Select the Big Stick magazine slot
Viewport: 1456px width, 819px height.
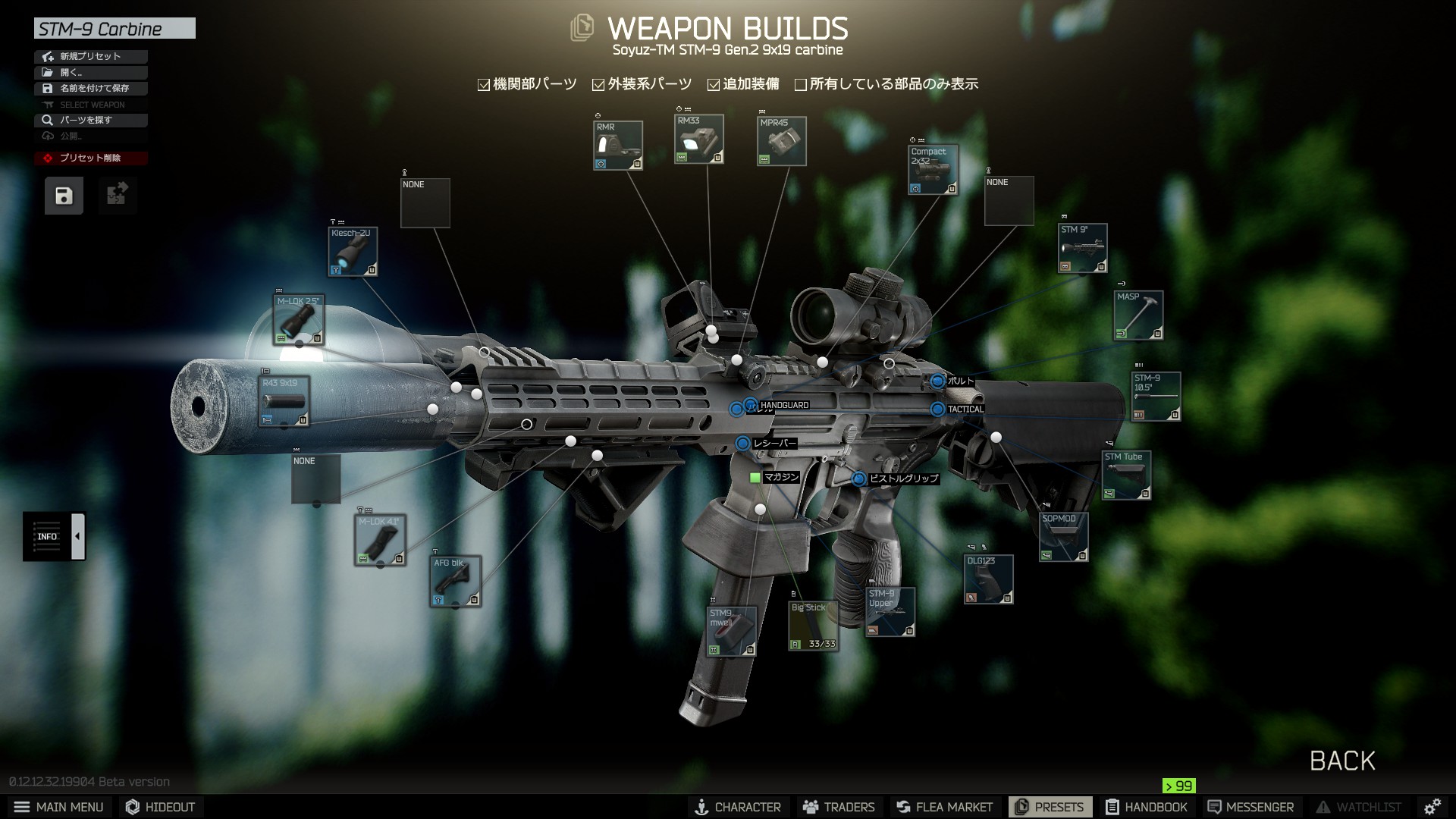(813, 626)
